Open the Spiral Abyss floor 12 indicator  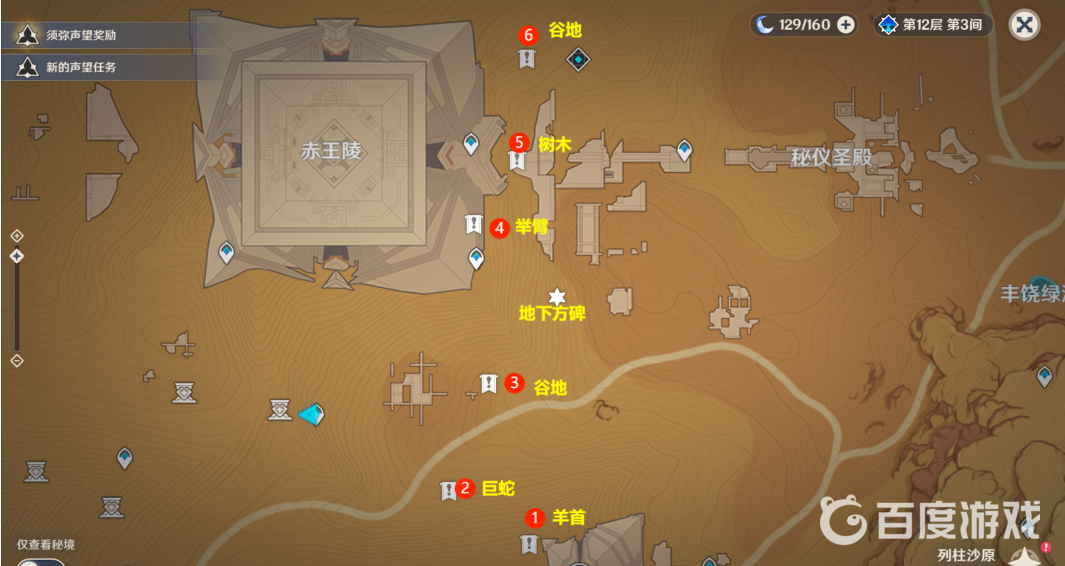tap(932, 25)
